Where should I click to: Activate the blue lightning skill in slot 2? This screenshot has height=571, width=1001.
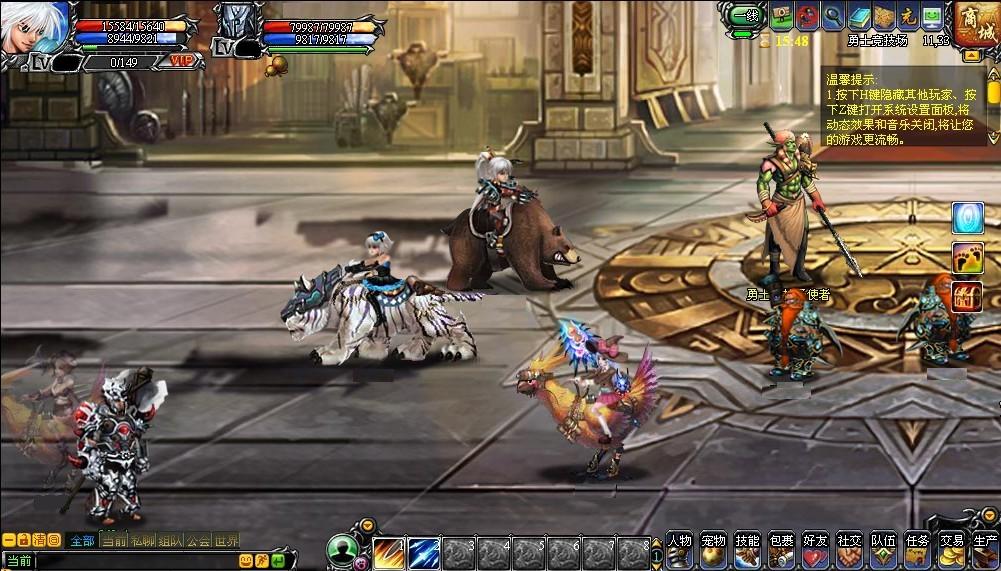coord(423,552)
